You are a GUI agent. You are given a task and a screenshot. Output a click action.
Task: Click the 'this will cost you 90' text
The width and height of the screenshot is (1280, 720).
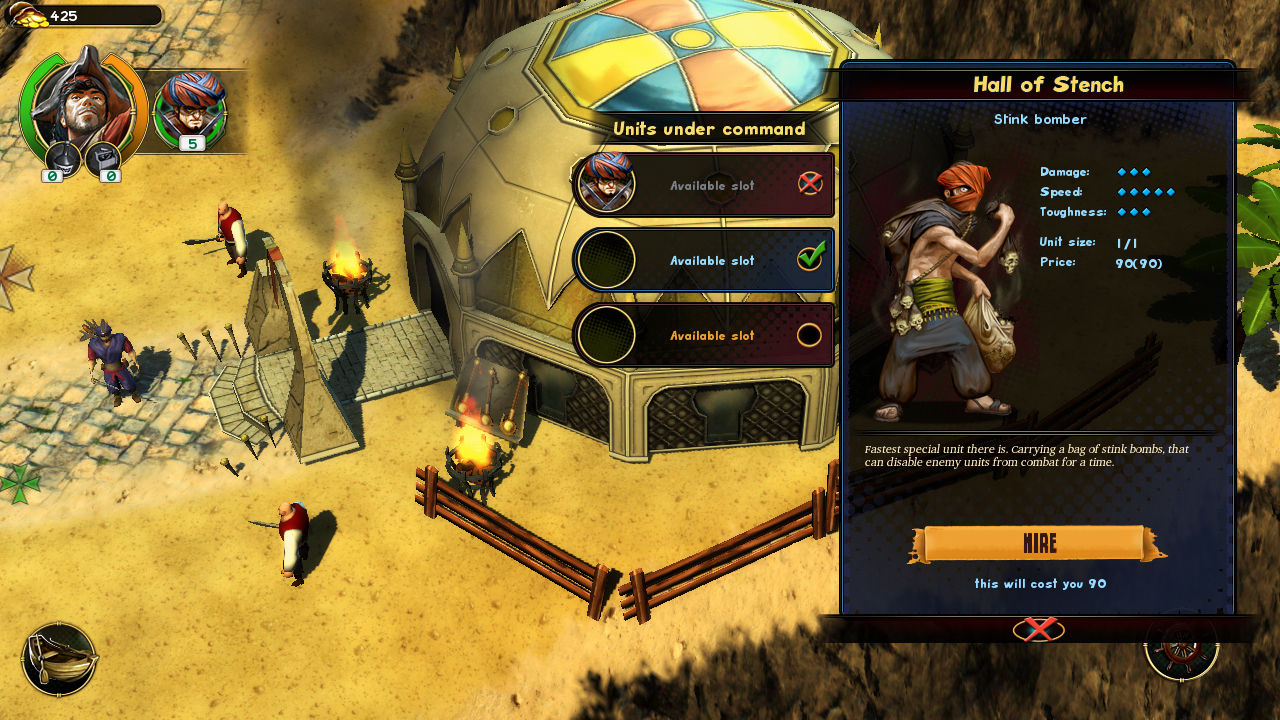pyautogui.click(x=1040, y=583)
